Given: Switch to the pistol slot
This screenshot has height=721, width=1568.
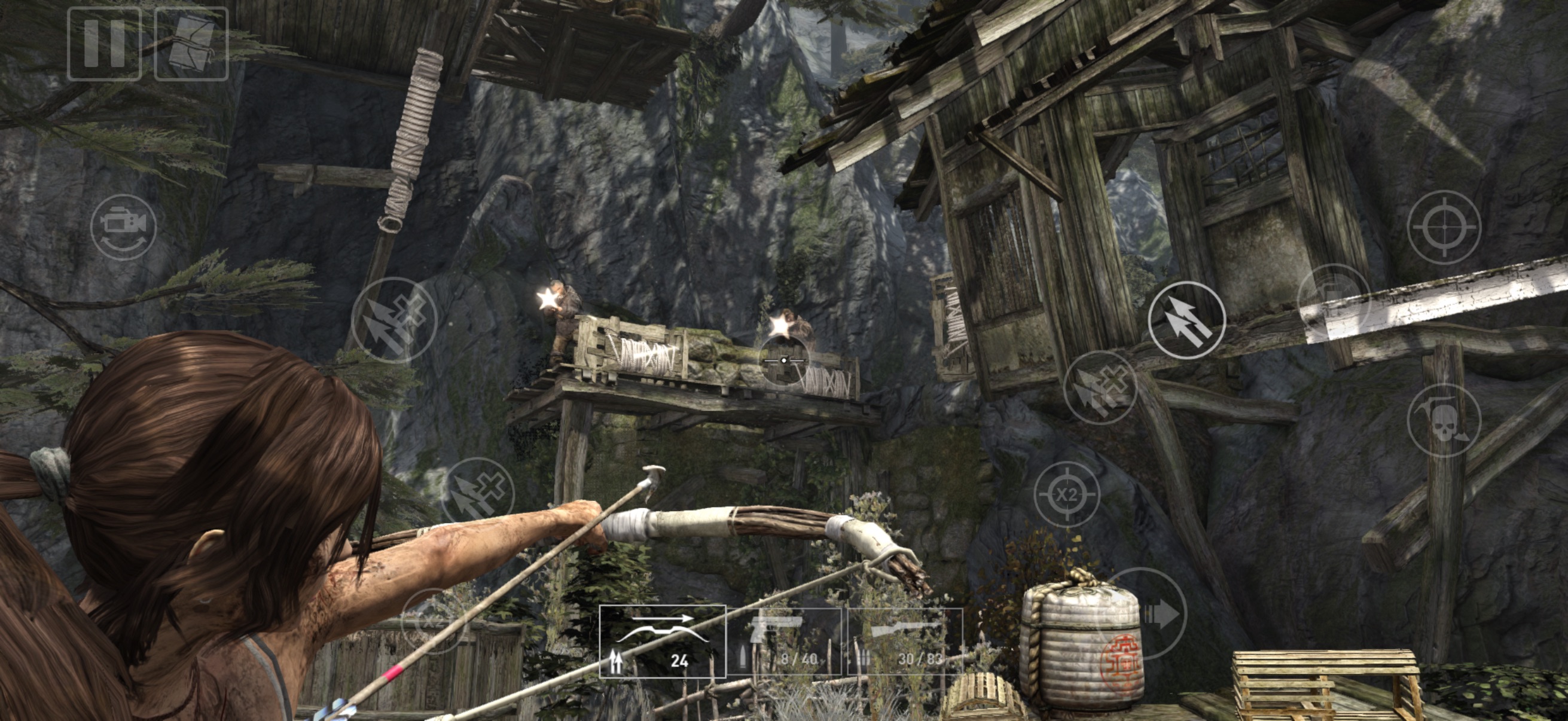Looking at the screenshot, I should point(785,641).
